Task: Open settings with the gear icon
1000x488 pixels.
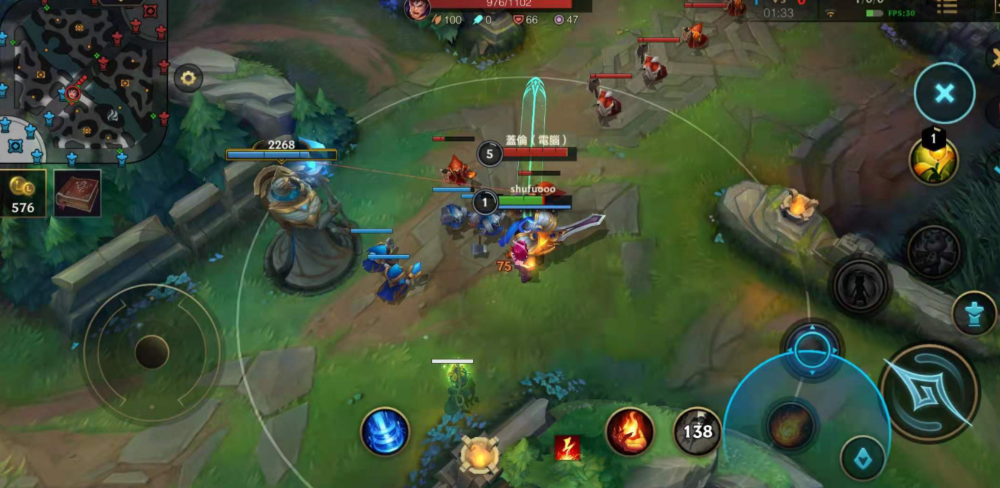Action: coord(188,78)
